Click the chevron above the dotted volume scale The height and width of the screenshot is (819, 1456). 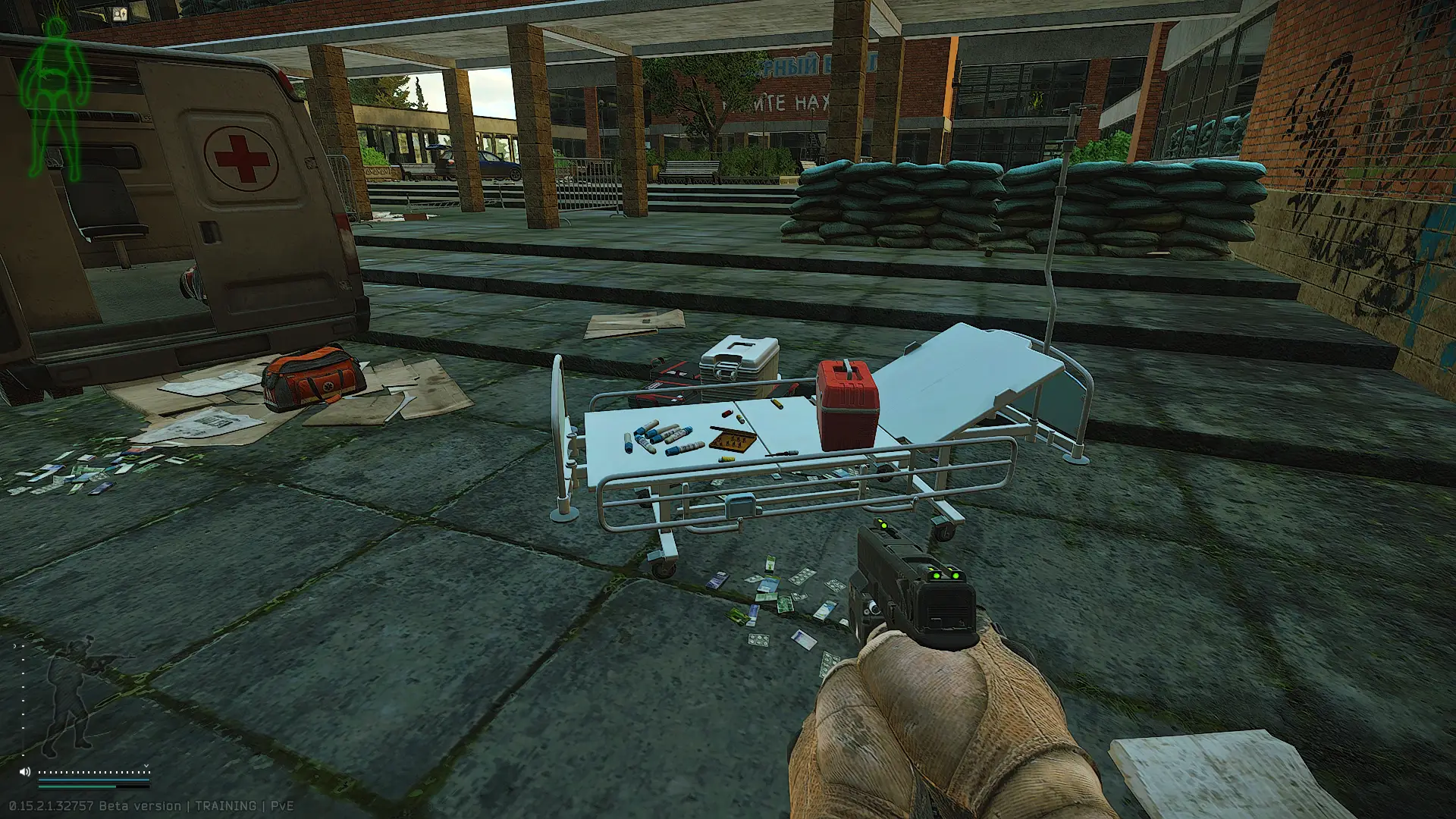146,766
